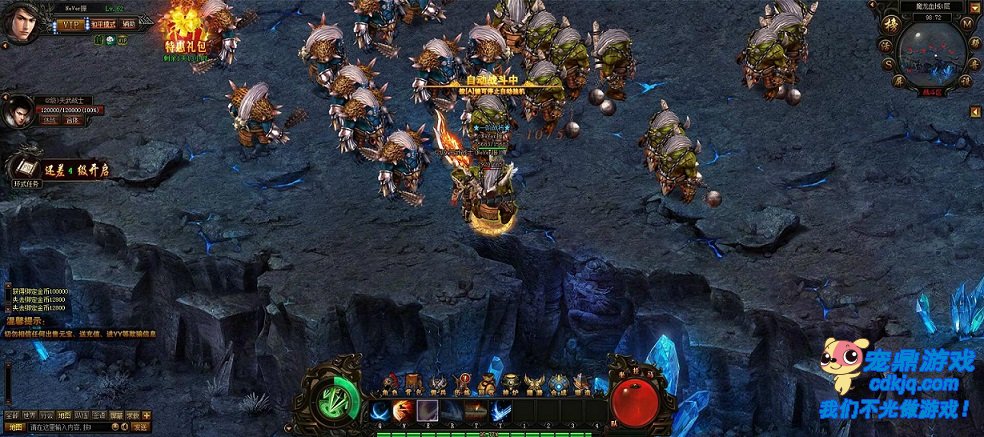
Task: Activate the blue crescent slash skill
Action: (381, 410)
